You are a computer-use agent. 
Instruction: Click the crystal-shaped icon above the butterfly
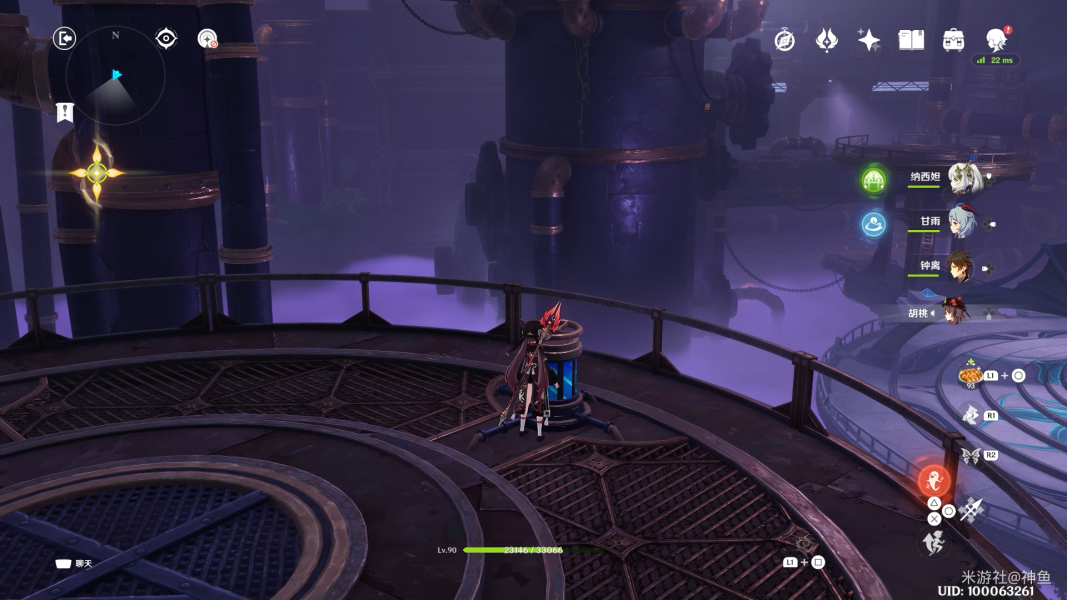[969, 414]
